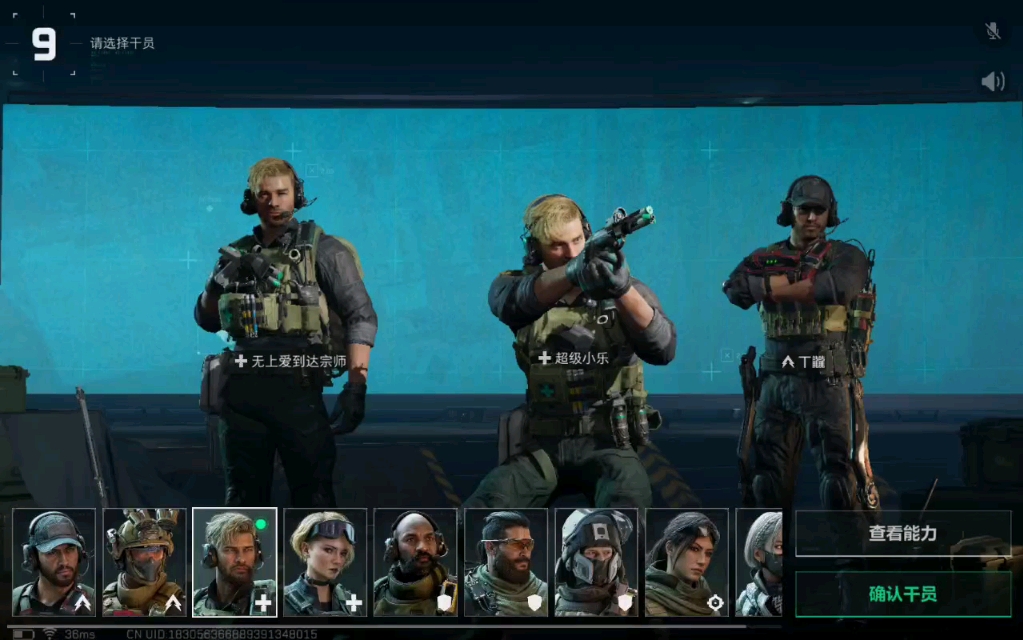Viewport: 1023px width, 640px height.
Task: Pick the blonde woman with goggles
Action: tap(325, 562)
